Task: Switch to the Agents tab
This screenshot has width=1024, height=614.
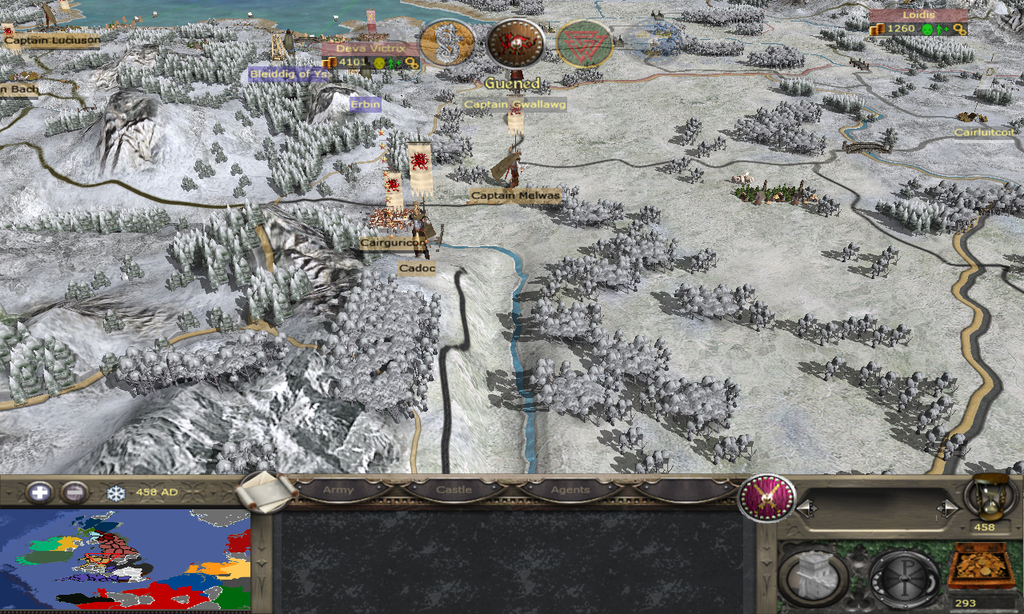Action: (568, 490)
